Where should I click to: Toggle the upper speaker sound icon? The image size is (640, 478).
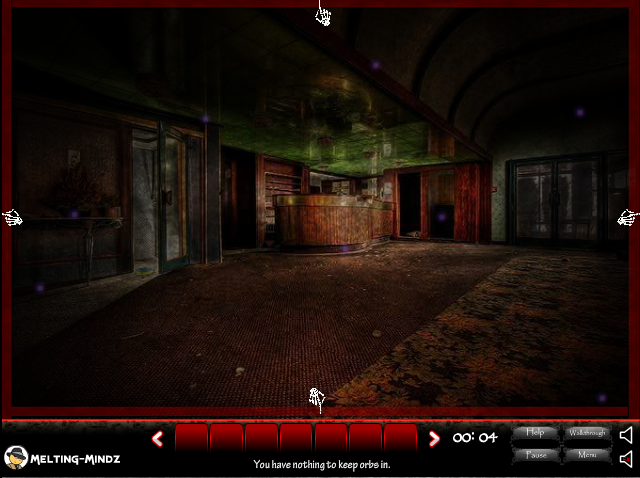626,435
